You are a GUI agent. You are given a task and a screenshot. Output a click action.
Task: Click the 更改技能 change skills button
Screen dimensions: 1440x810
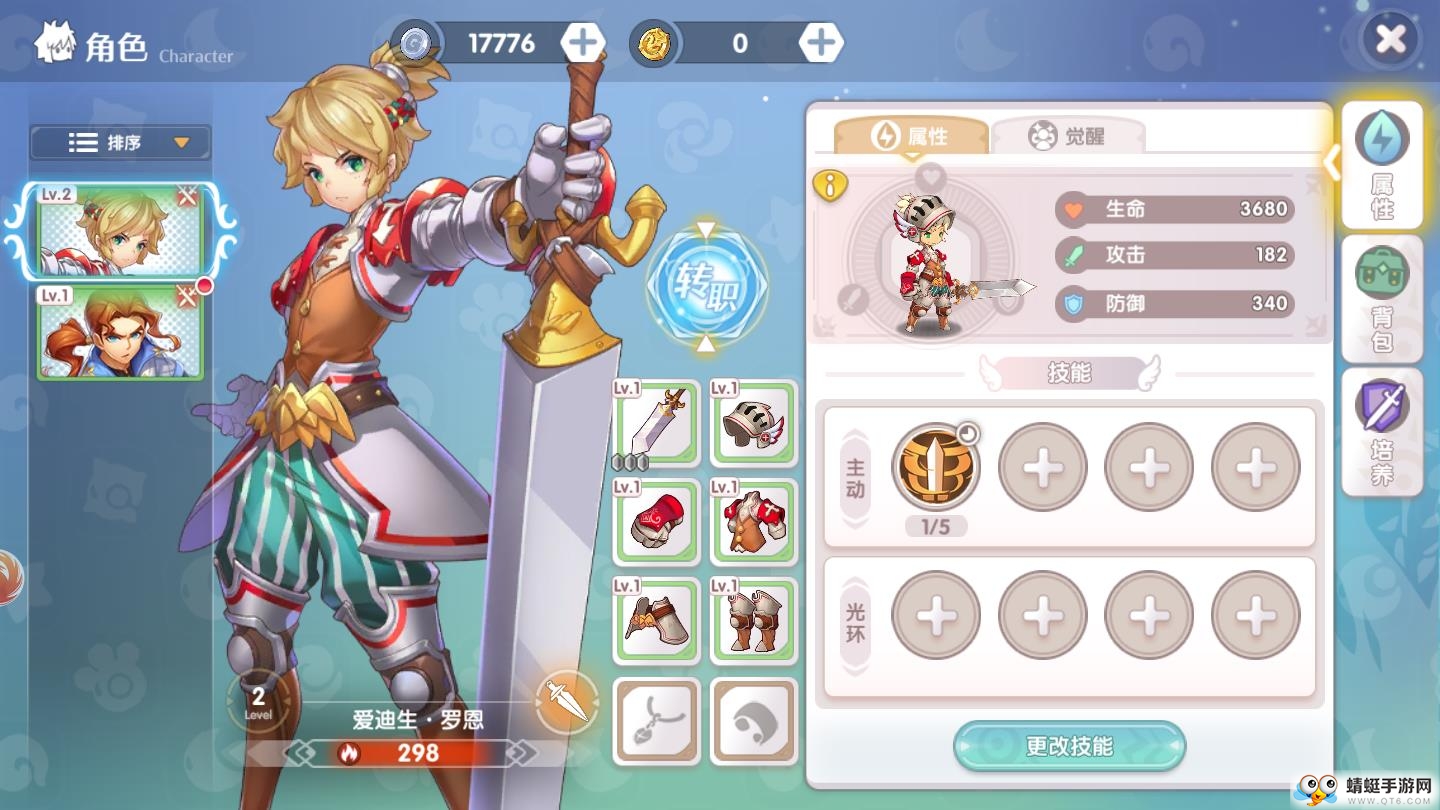tap(1069, 746)
